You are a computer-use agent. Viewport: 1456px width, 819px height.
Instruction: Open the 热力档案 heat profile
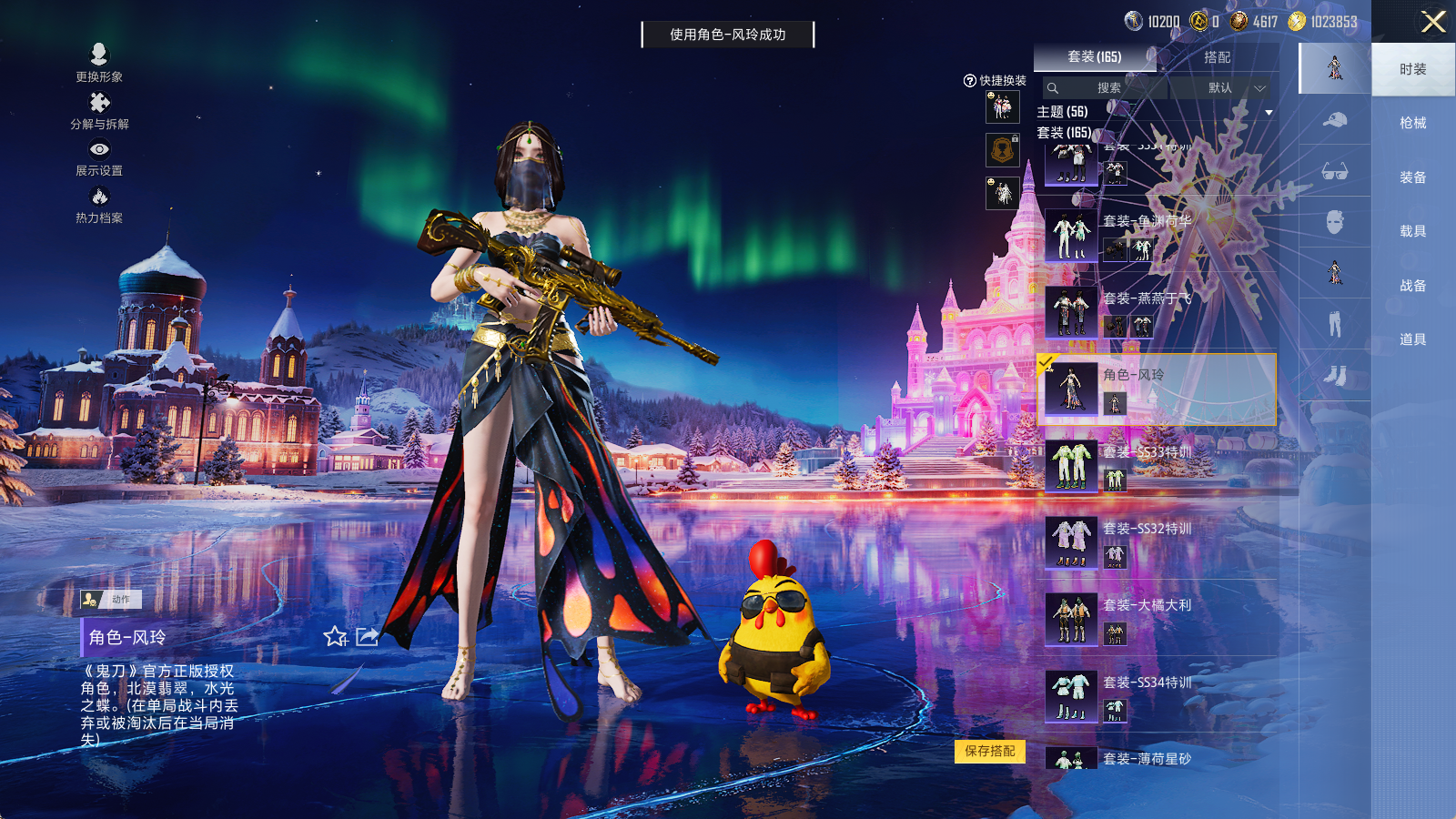[99, 205]
